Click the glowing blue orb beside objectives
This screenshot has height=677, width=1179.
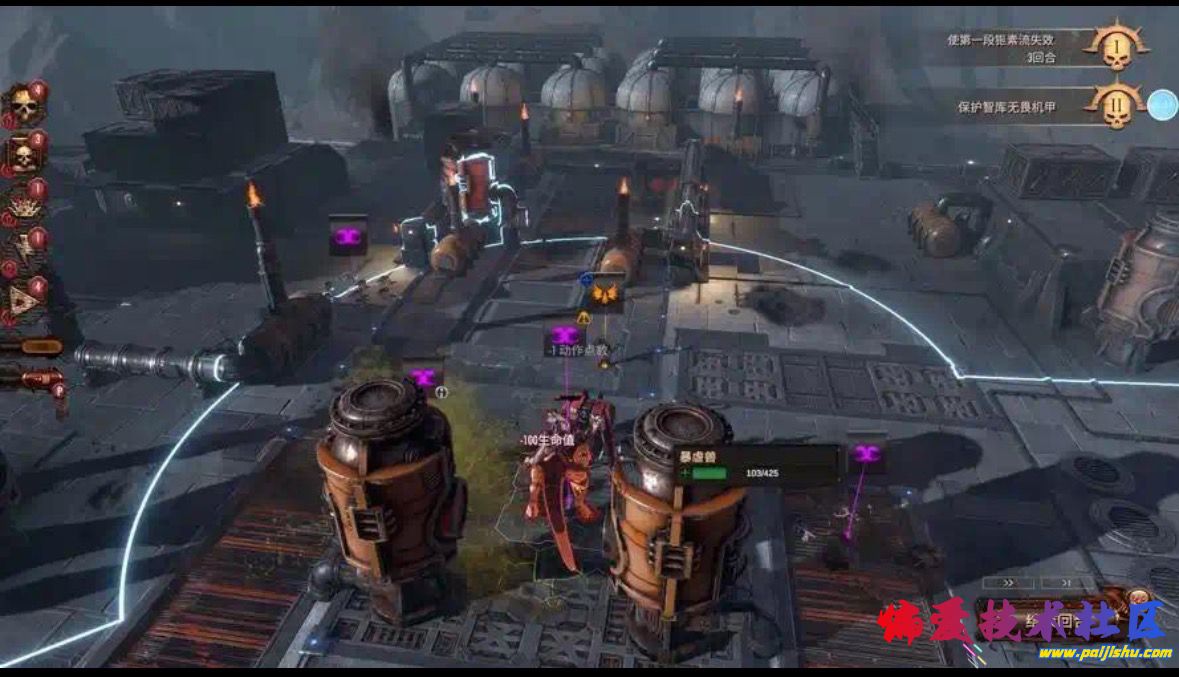tap(1161, 105)
